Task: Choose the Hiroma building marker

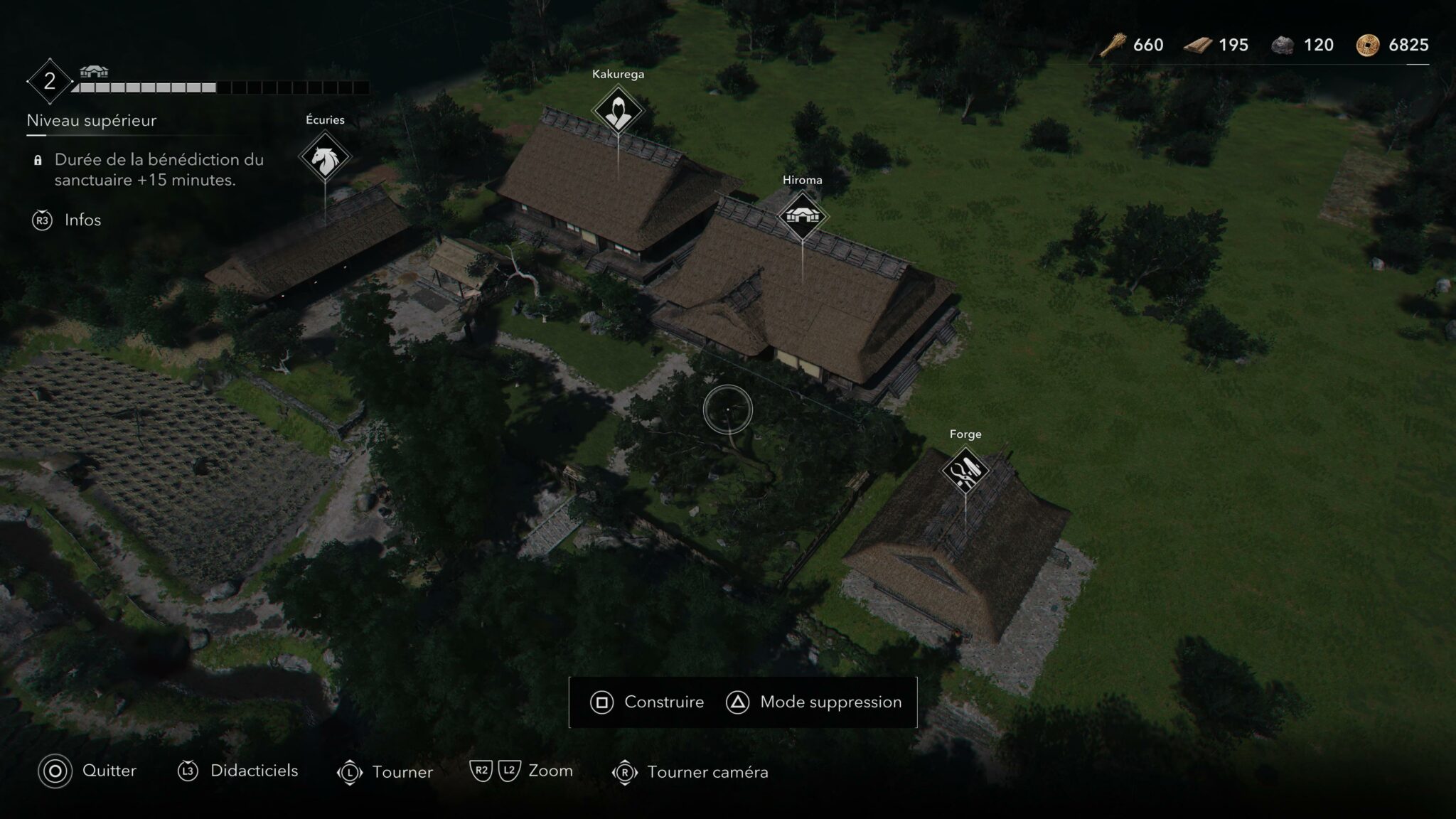Action: click(x=803, y=217)
